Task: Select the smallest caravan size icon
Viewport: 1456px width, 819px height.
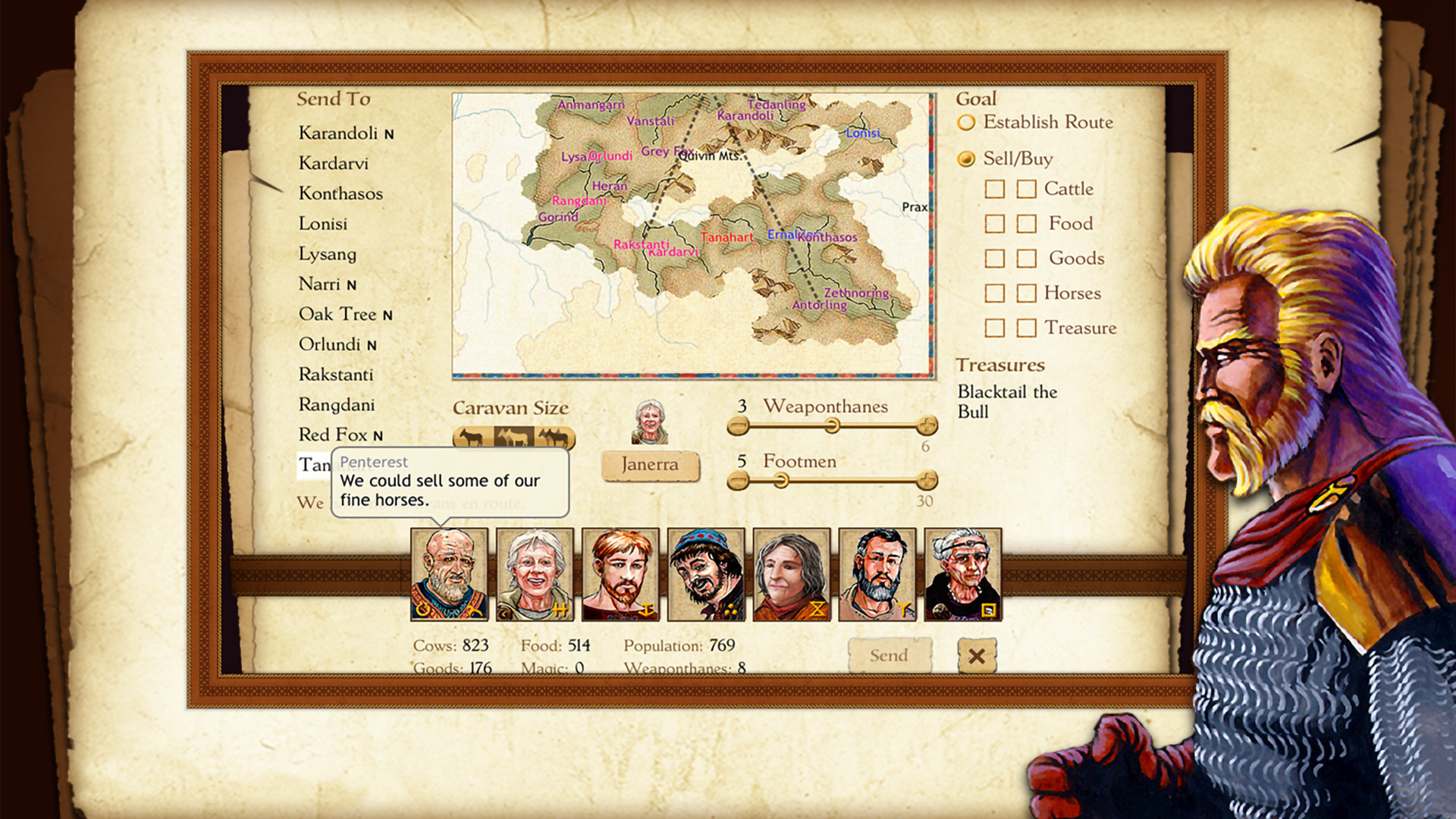Action: tap(472, 438)
